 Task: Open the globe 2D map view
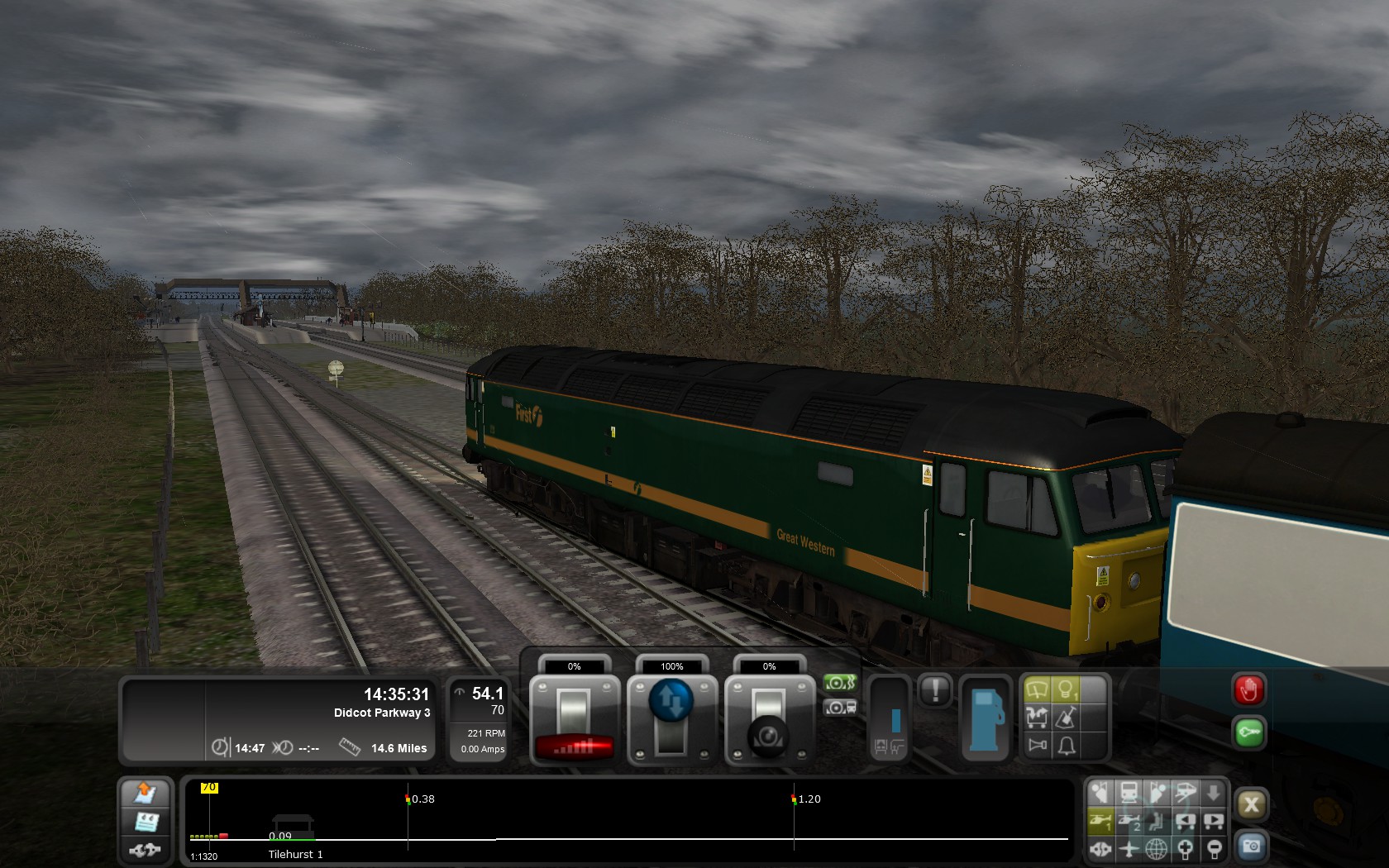coord(1156,848)
